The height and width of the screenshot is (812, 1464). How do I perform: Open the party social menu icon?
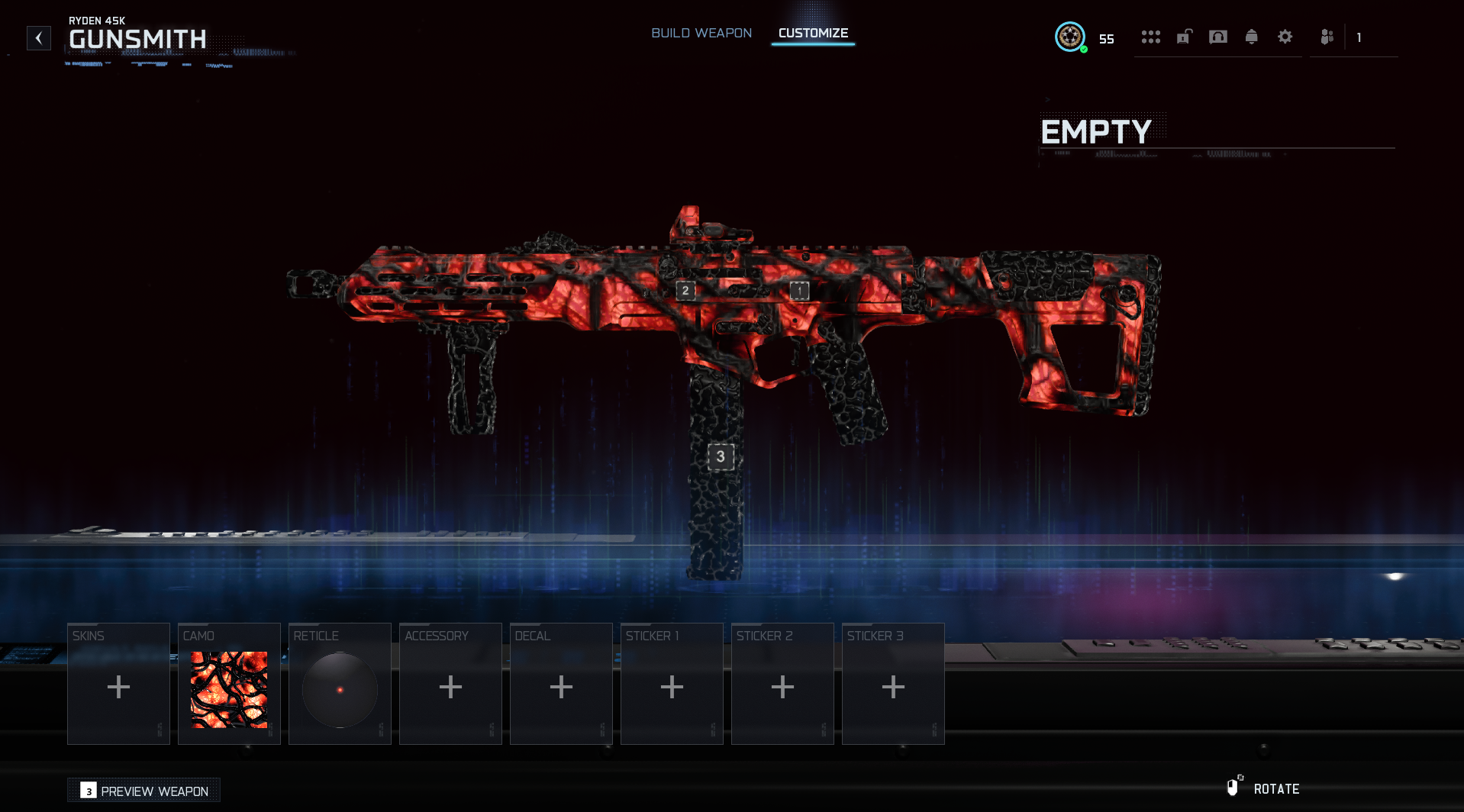coord(1327,37)
